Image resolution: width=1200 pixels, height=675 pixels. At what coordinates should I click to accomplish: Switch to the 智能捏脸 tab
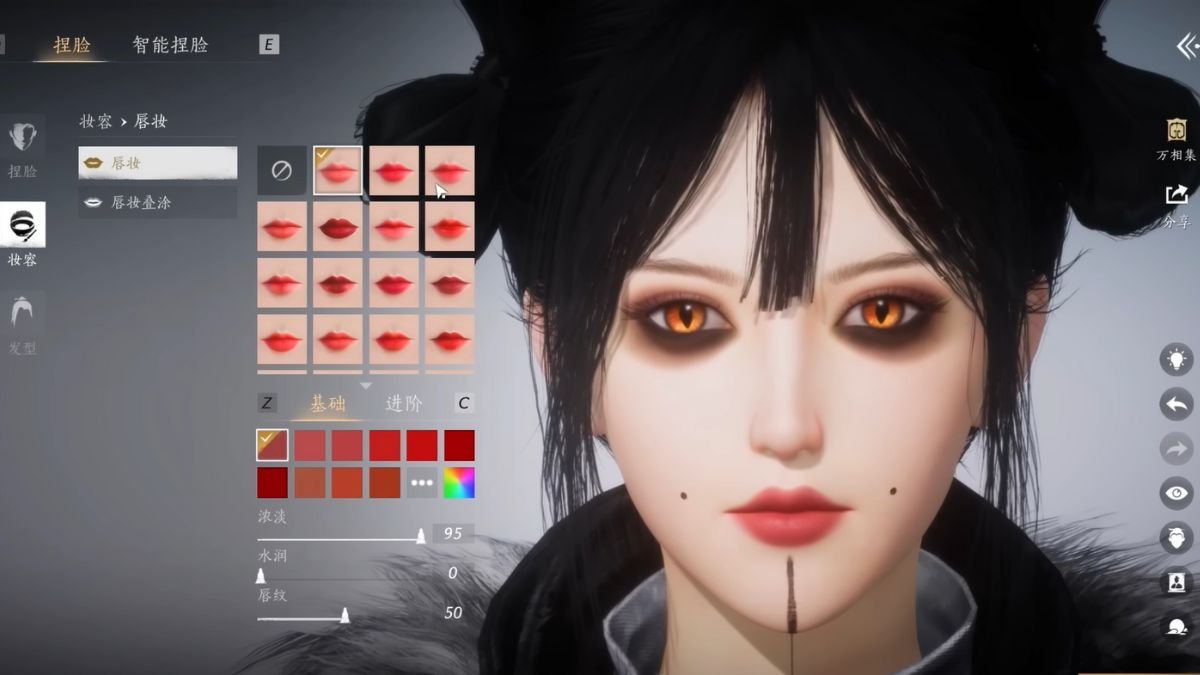pos(170,45)
